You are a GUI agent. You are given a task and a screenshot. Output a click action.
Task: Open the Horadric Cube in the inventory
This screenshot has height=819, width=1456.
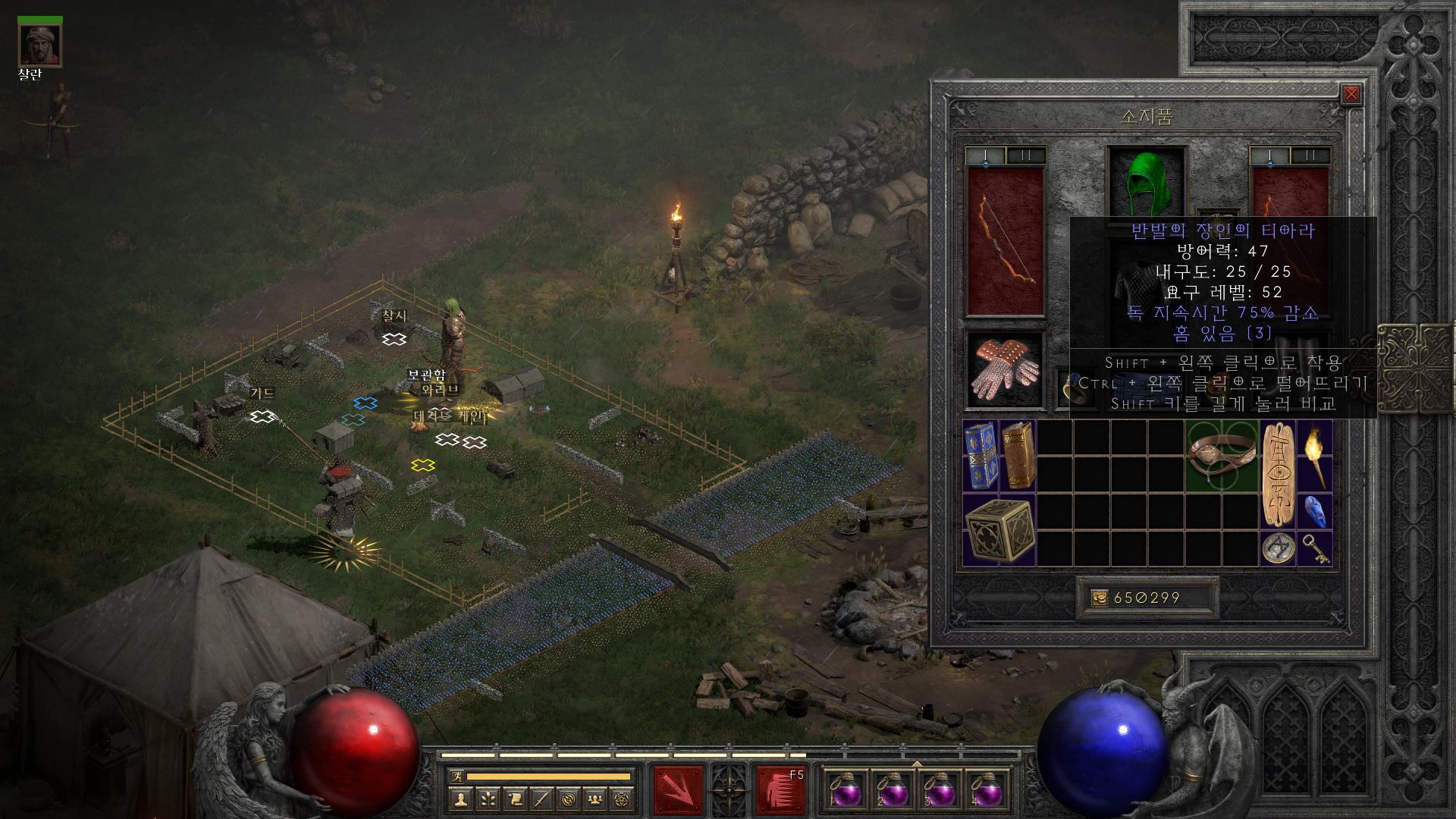coord(999,530)
